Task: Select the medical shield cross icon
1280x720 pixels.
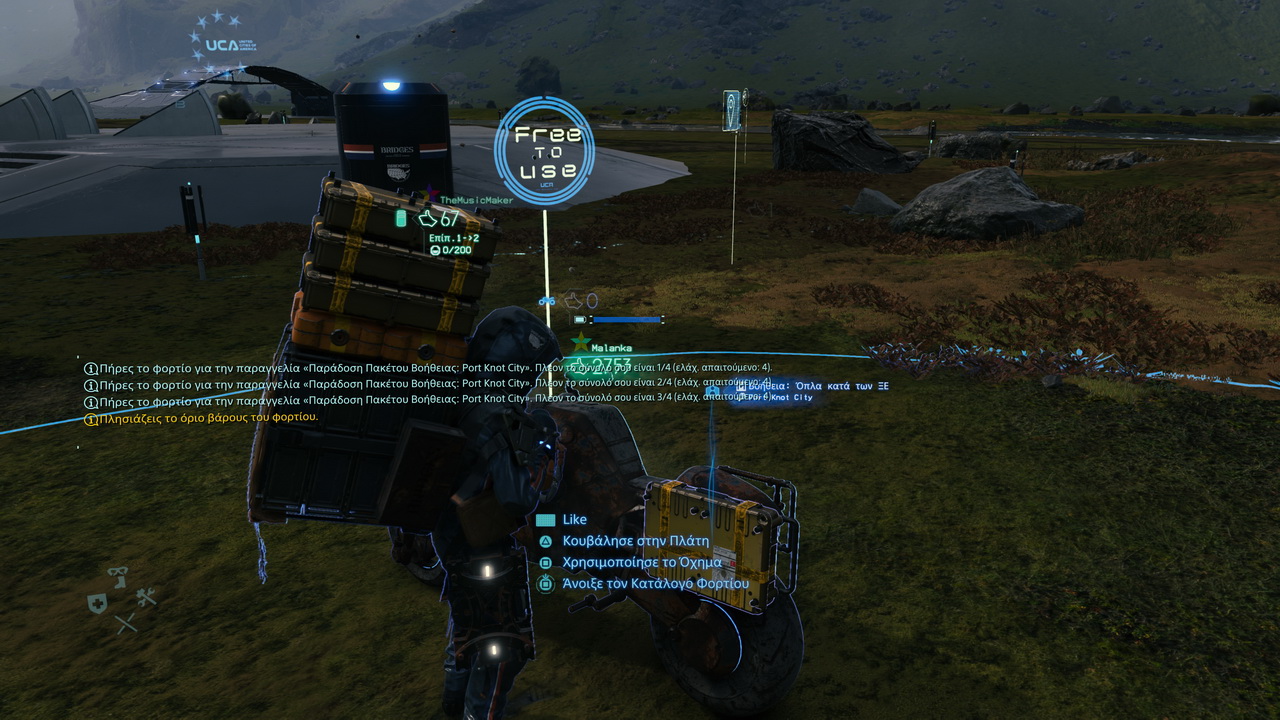Action: pyautogui.click(x=97, y=602)
